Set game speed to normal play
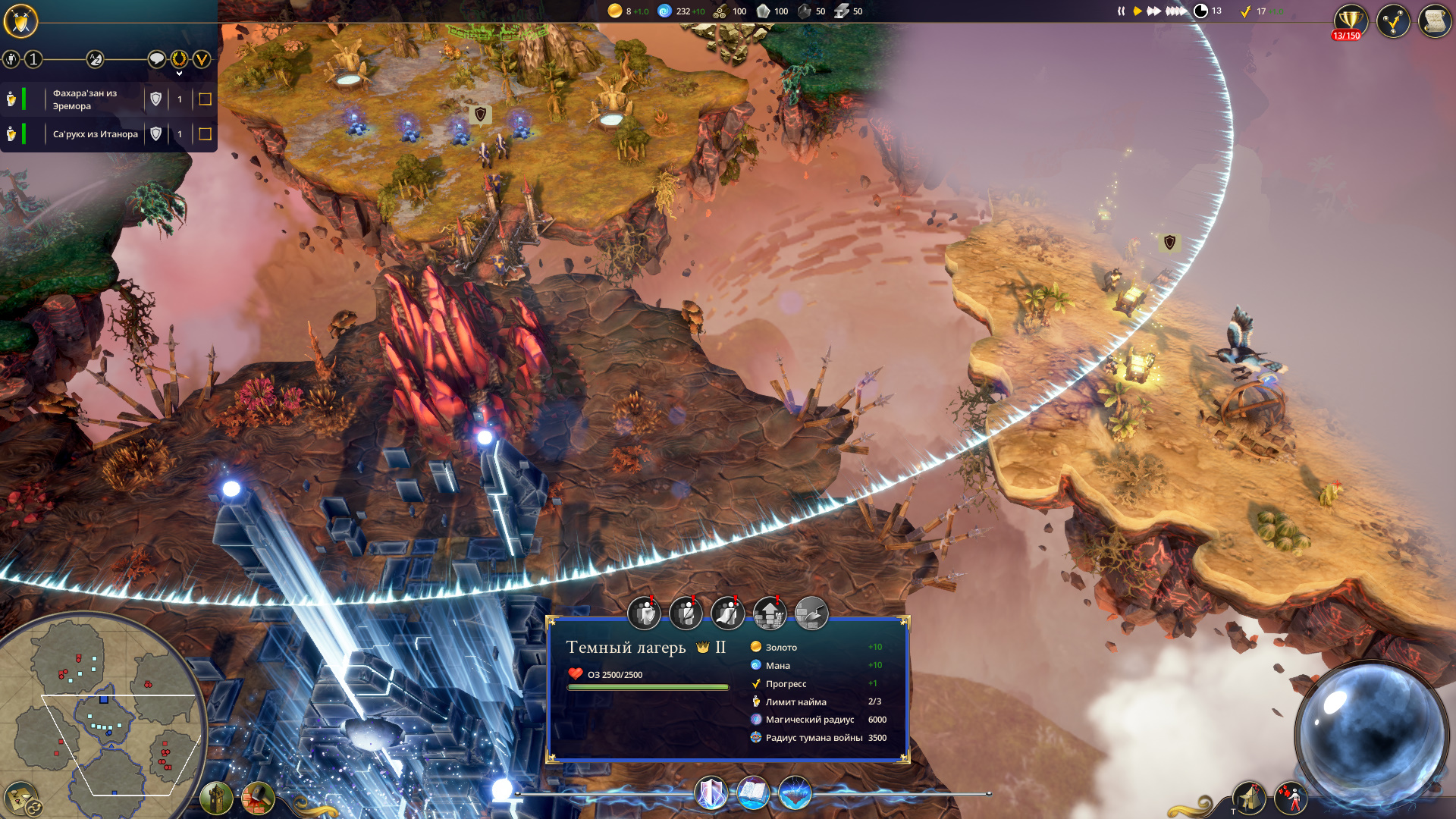Screen dimensions: 1456x819 pos(1137,11)
